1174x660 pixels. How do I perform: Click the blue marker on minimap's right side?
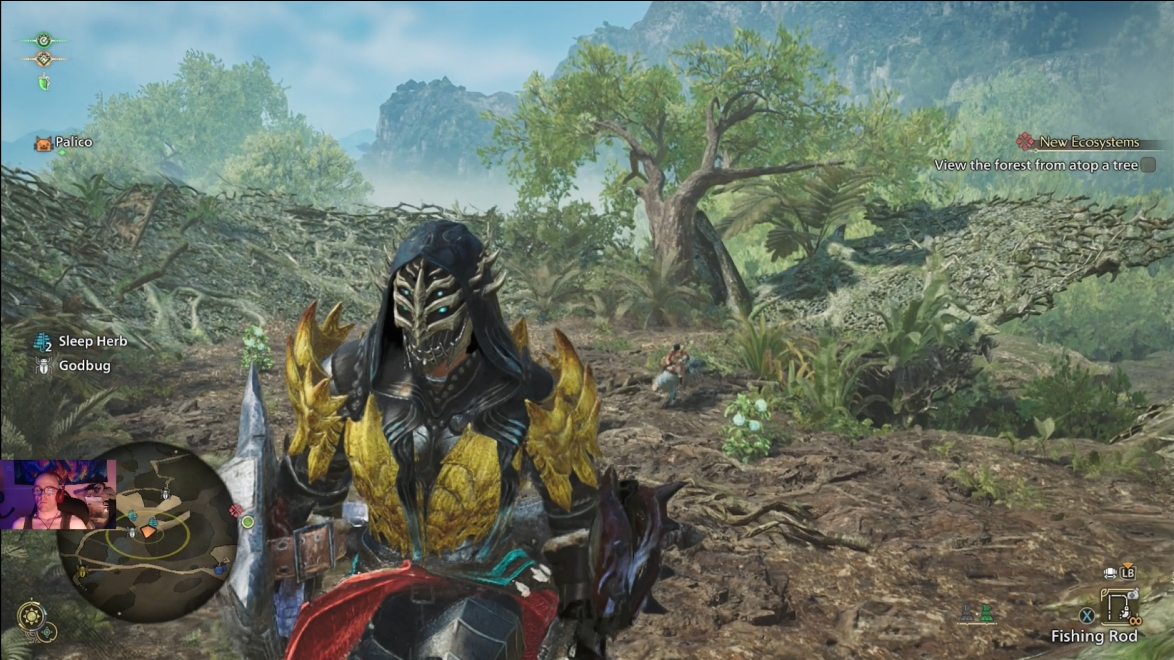219,569
